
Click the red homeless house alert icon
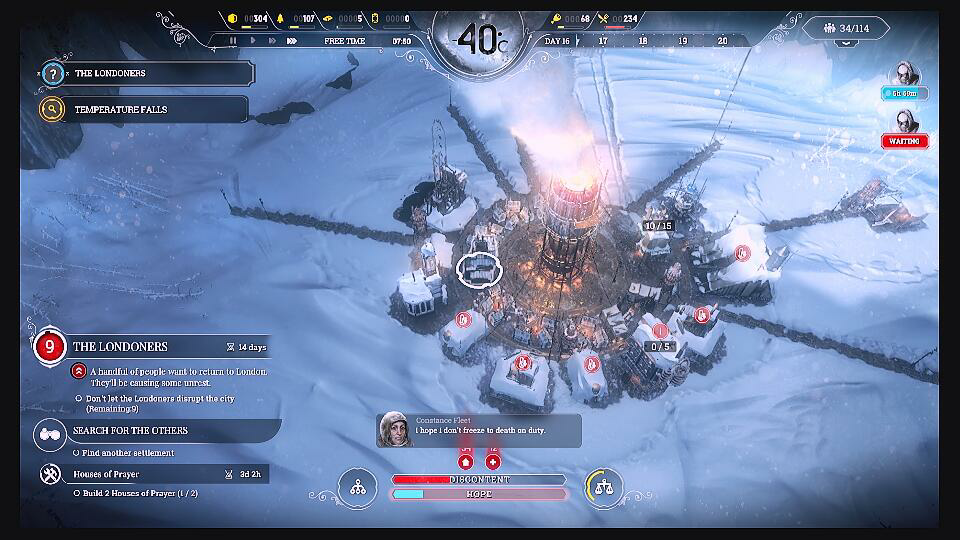point(465,462)
